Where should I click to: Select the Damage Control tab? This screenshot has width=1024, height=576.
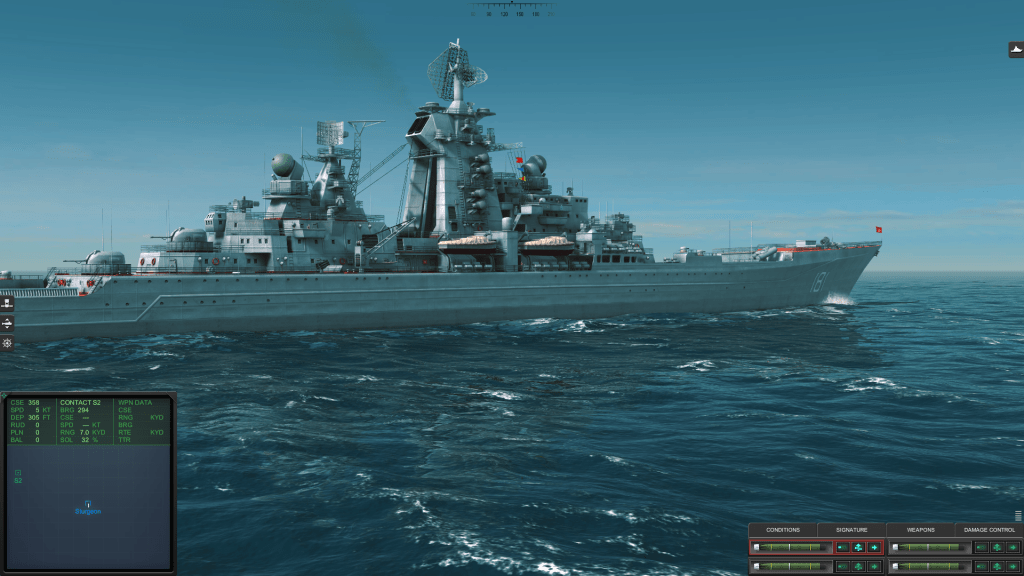coord(989,530)
